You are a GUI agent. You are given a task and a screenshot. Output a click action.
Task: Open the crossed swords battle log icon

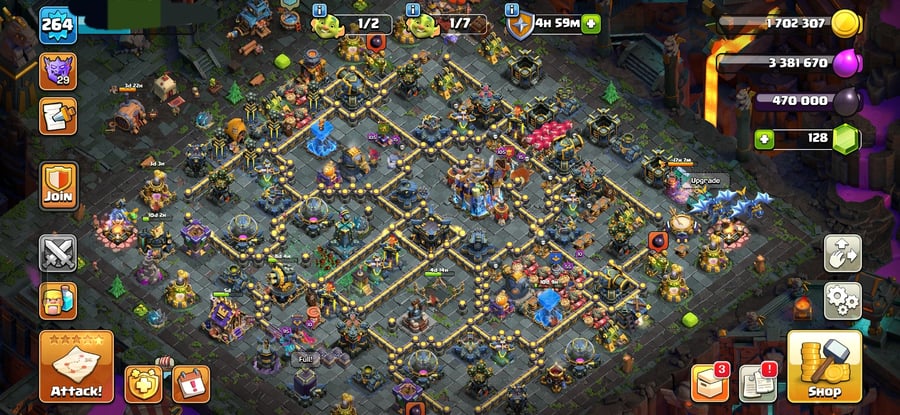coord(58,253)
